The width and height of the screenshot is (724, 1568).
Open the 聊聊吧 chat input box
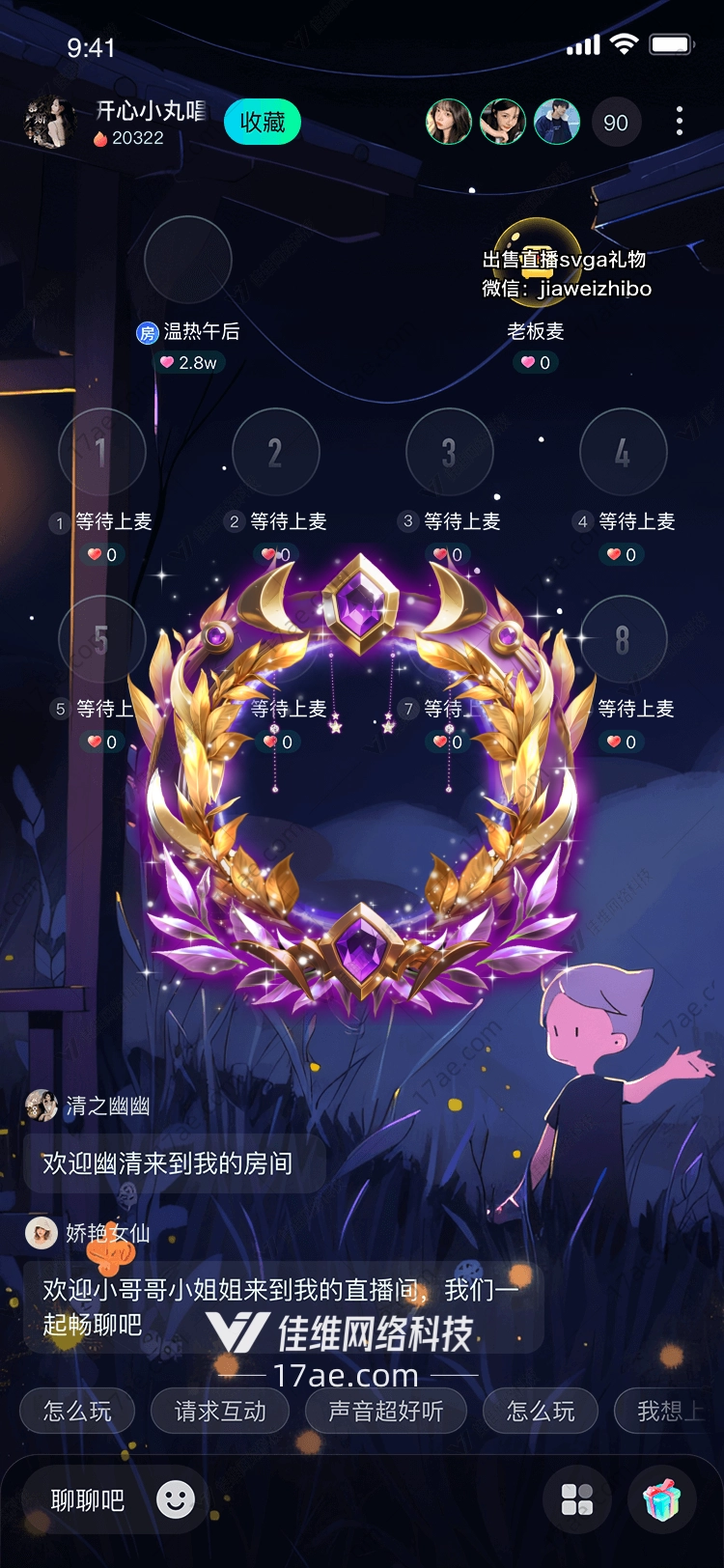point(88,1500)
